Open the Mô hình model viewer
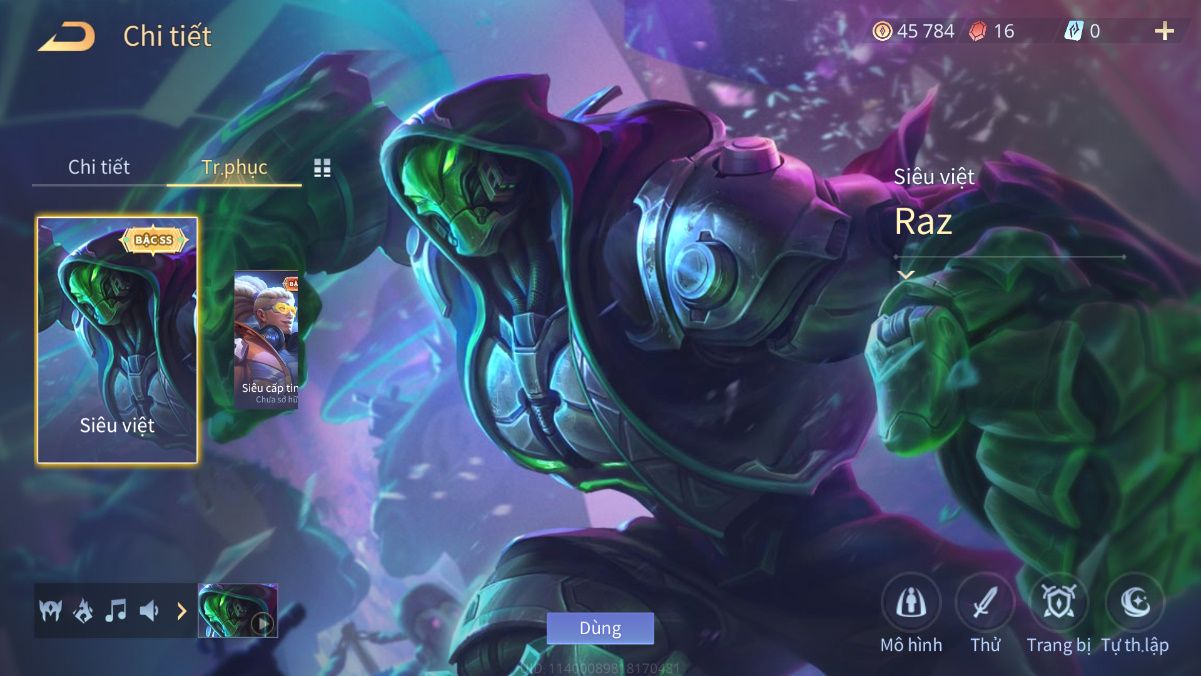The height and width of the screenshot is (676, 1201). click(x=910, y=603)
